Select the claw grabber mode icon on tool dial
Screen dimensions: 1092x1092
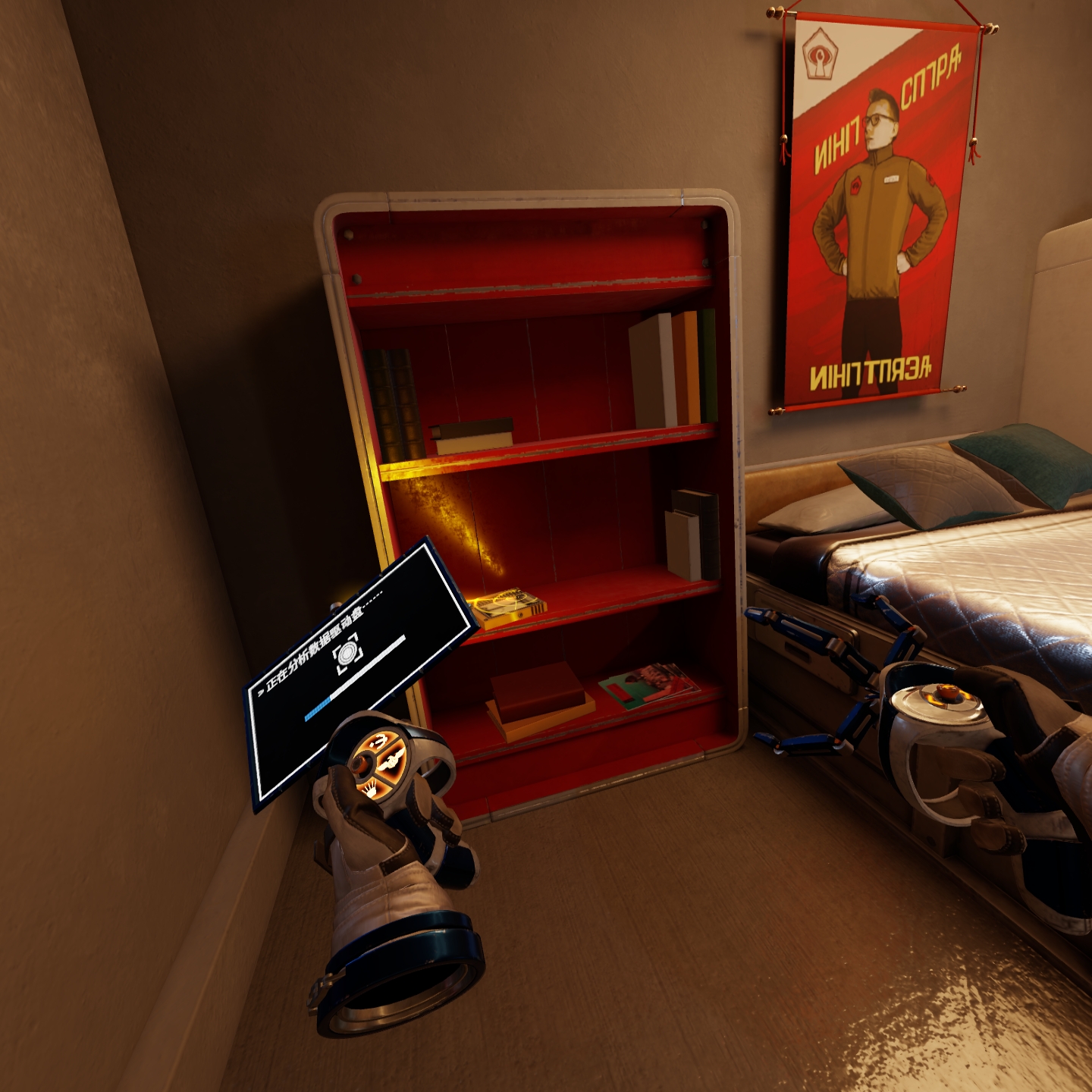381,740
